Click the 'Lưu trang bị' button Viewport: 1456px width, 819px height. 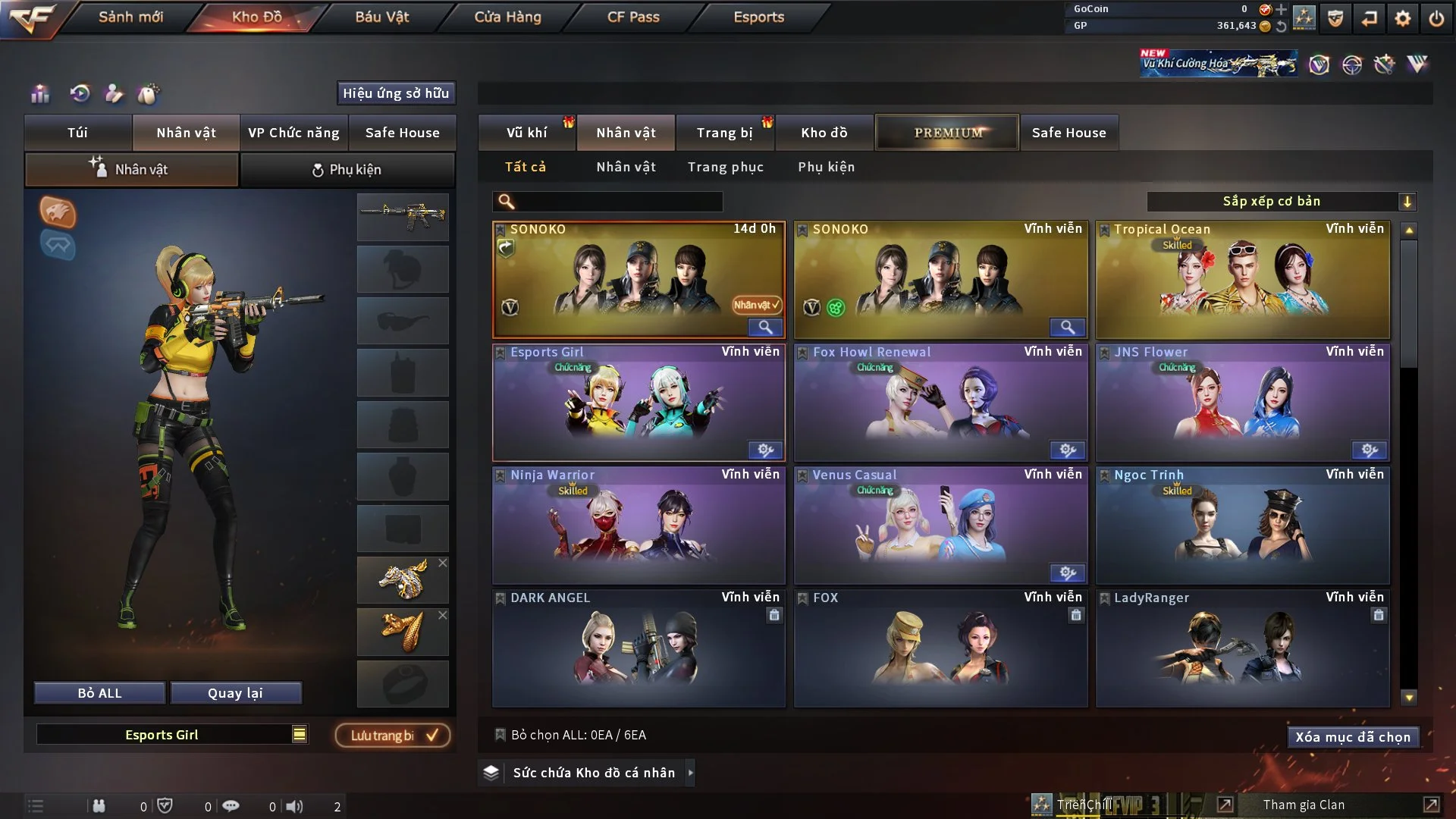[x=392, y=735]
